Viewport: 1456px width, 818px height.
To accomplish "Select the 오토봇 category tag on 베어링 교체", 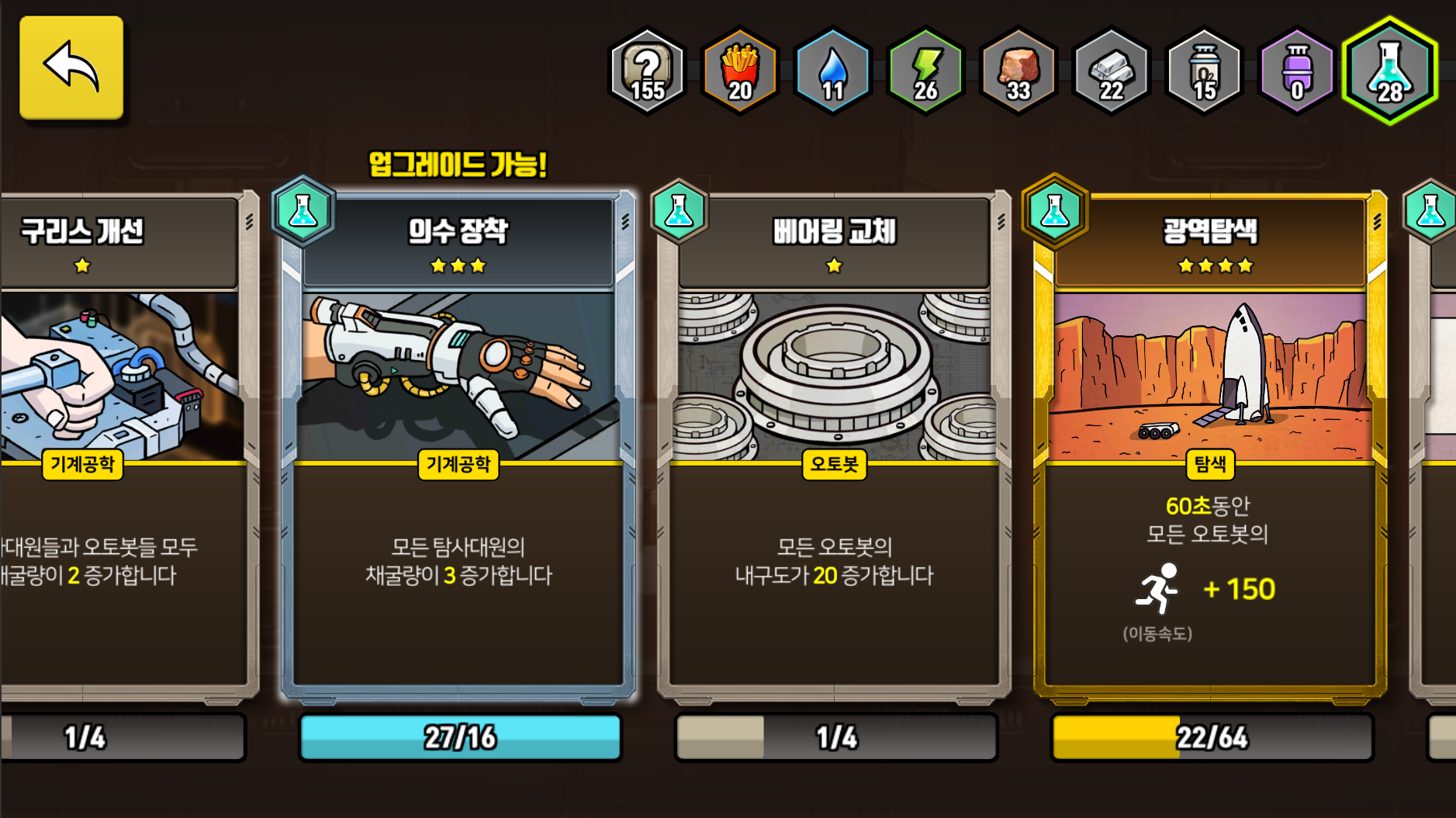I will click(x=835, y=466).
